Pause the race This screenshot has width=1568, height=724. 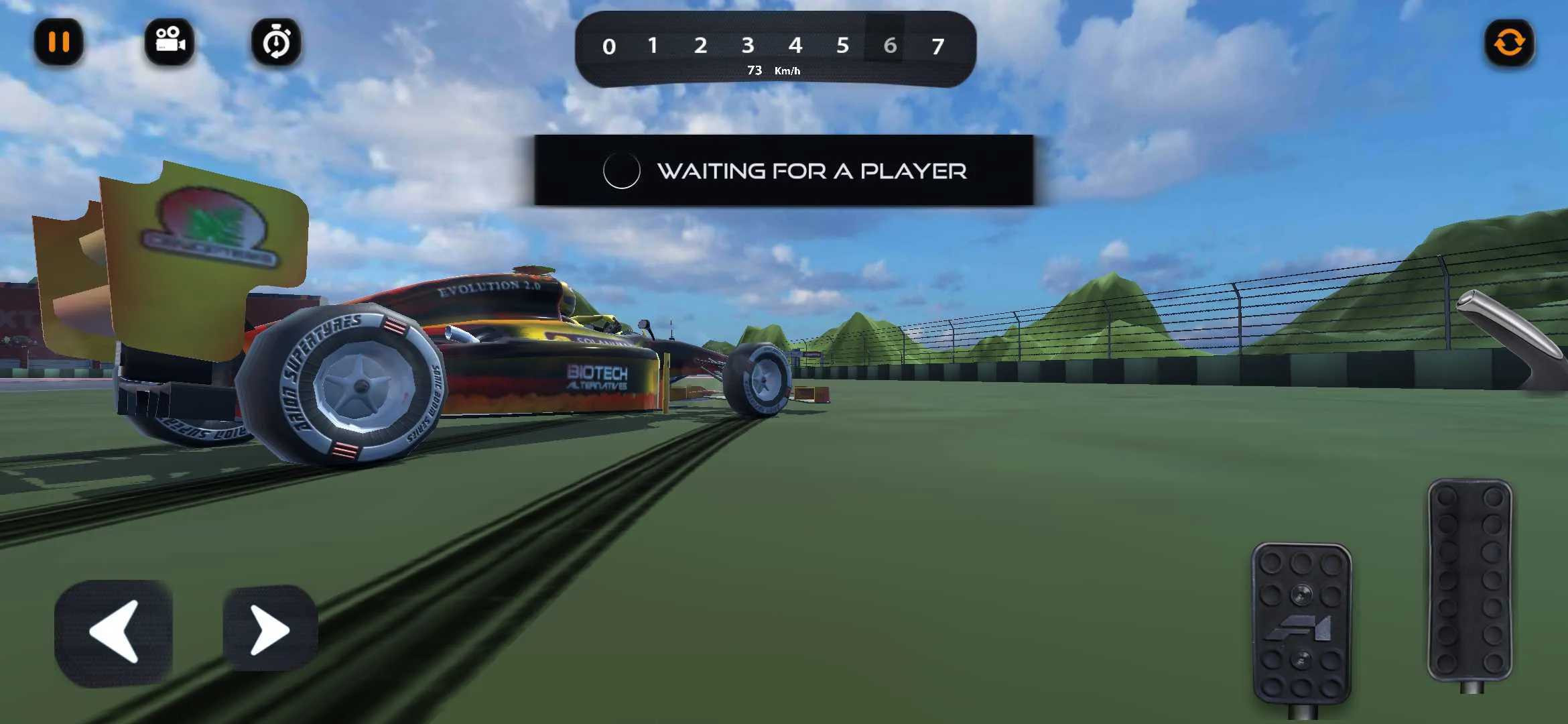coord(58,43)
